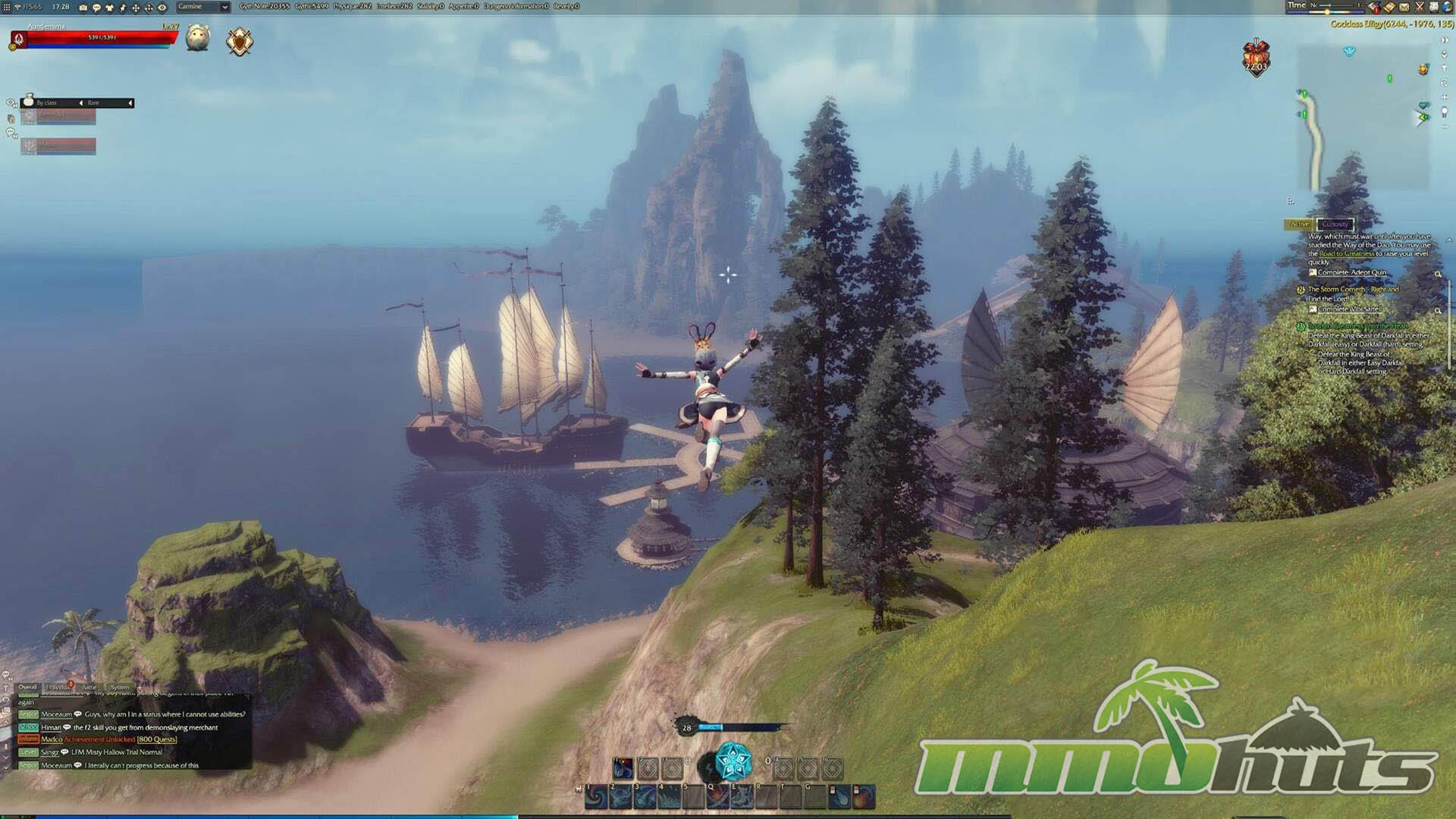Screen dimensions: 1456x819
Task: Switch to the Active quest tab
Action: 1300,224
